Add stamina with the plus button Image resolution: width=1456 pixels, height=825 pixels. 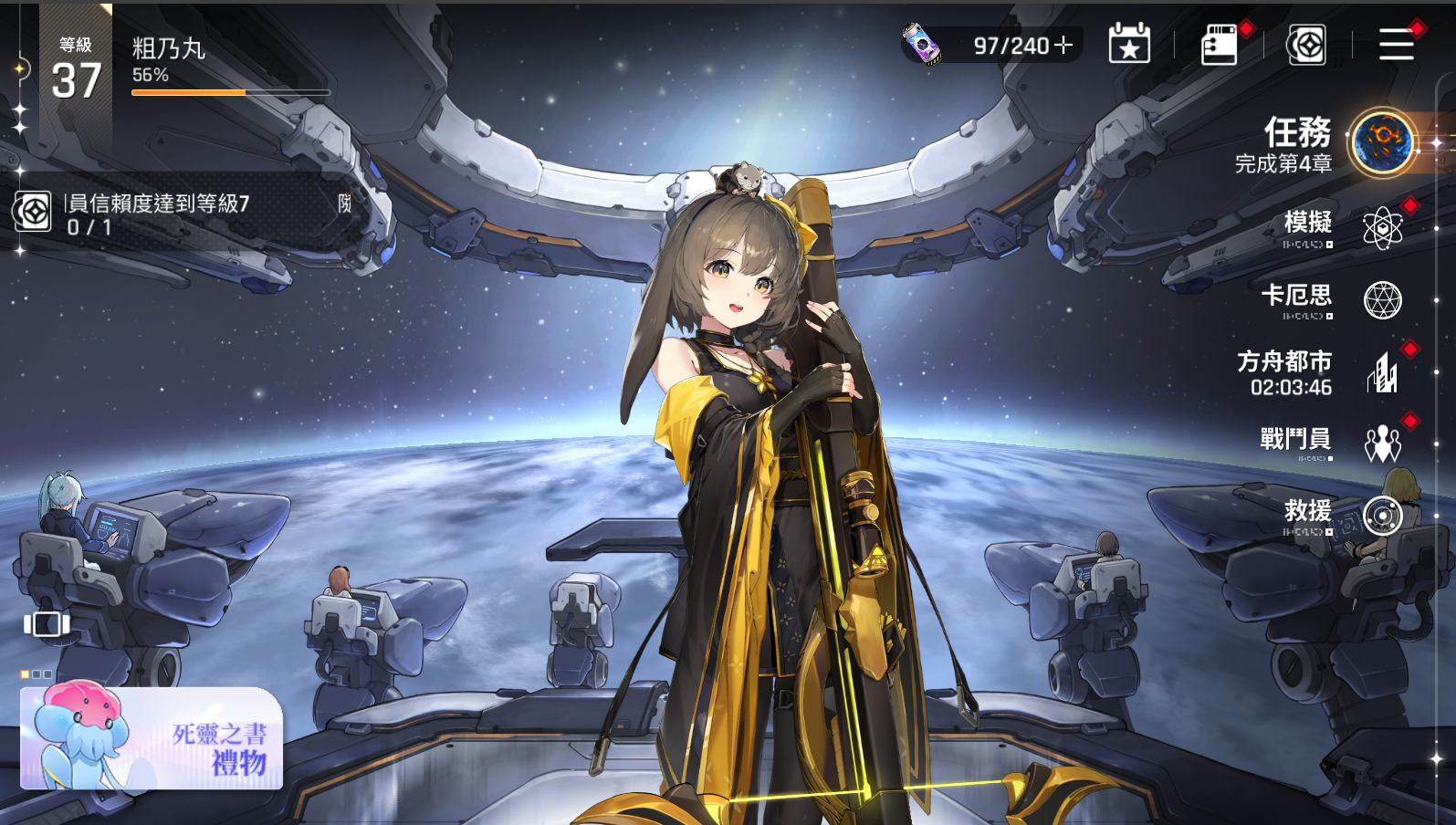click(1063, 45)
